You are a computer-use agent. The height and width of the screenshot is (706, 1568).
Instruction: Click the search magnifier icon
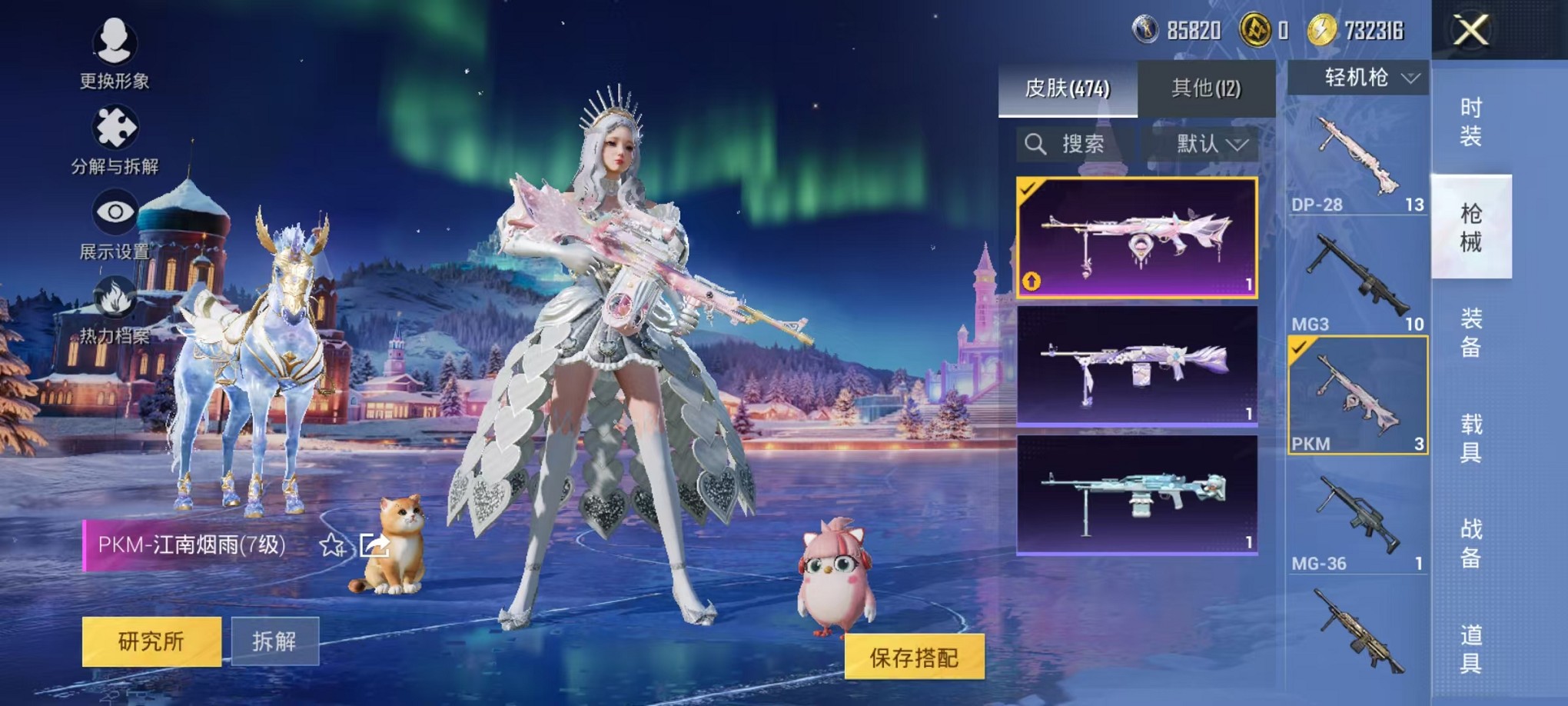(x=1036, y=145)
